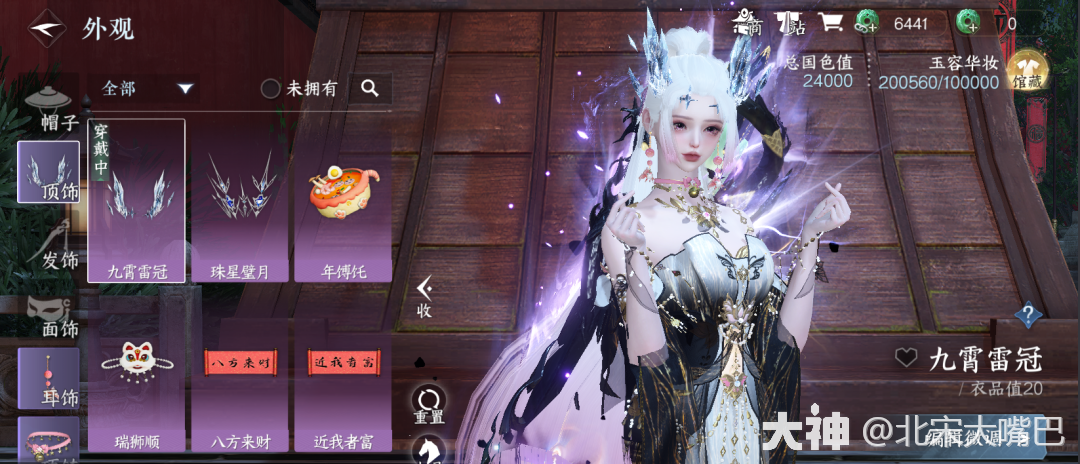Open the appearance search
The image size is (1080, 464).
[370, 89]
